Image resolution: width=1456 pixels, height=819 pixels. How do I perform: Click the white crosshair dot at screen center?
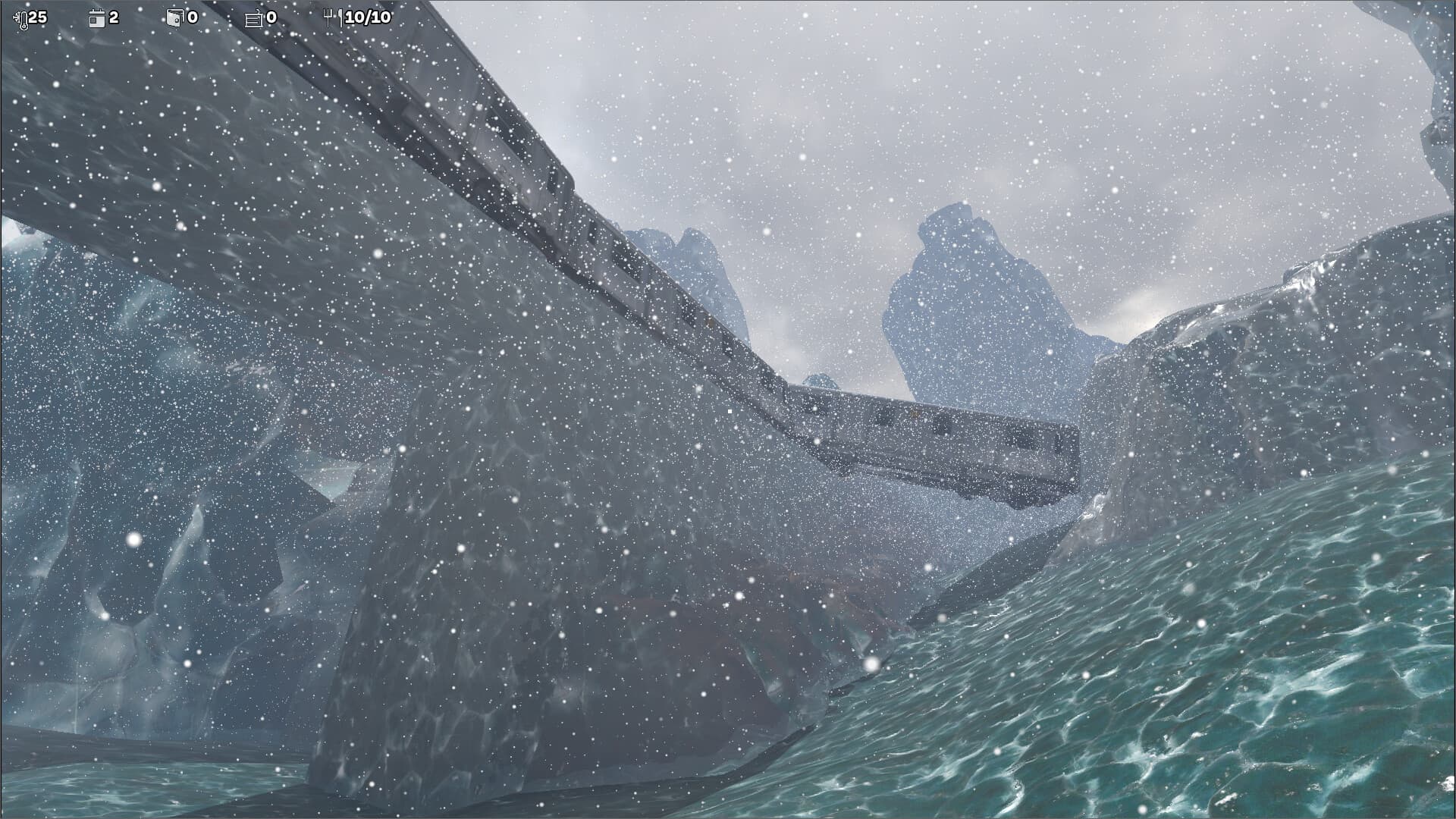728,409
